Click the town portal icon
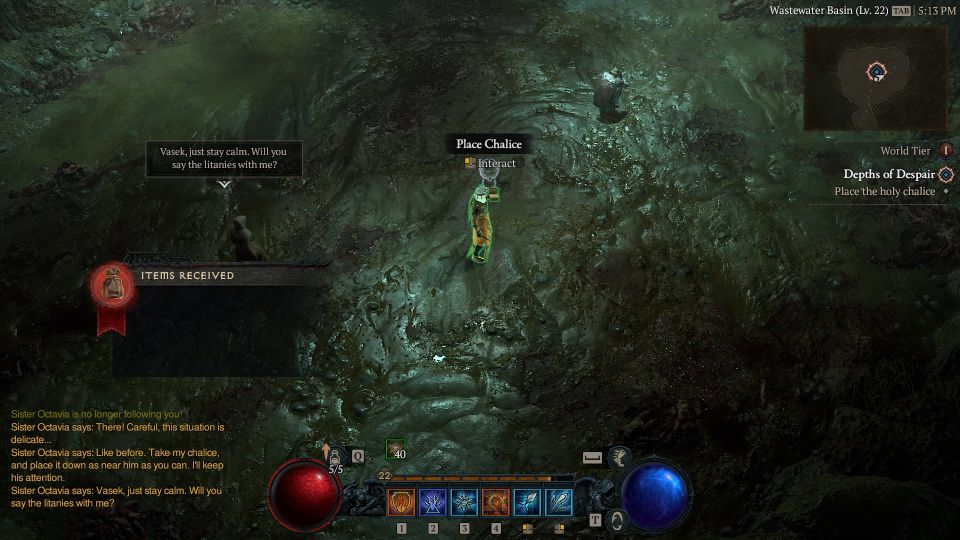This screenshot has height=540, width=960. 617,520
